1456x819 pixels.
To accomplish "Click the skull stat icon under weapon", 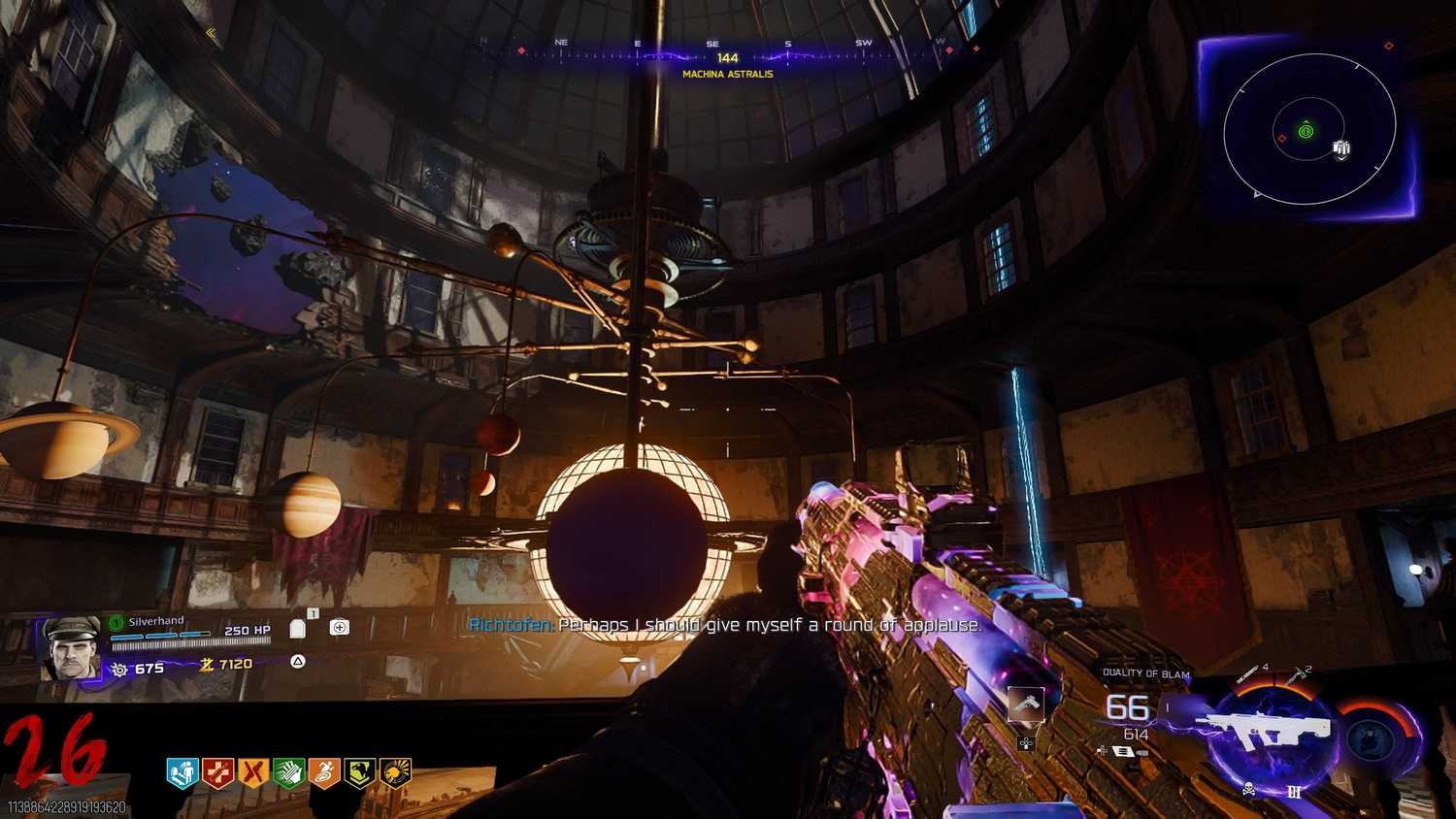I will click(1249, 789).
